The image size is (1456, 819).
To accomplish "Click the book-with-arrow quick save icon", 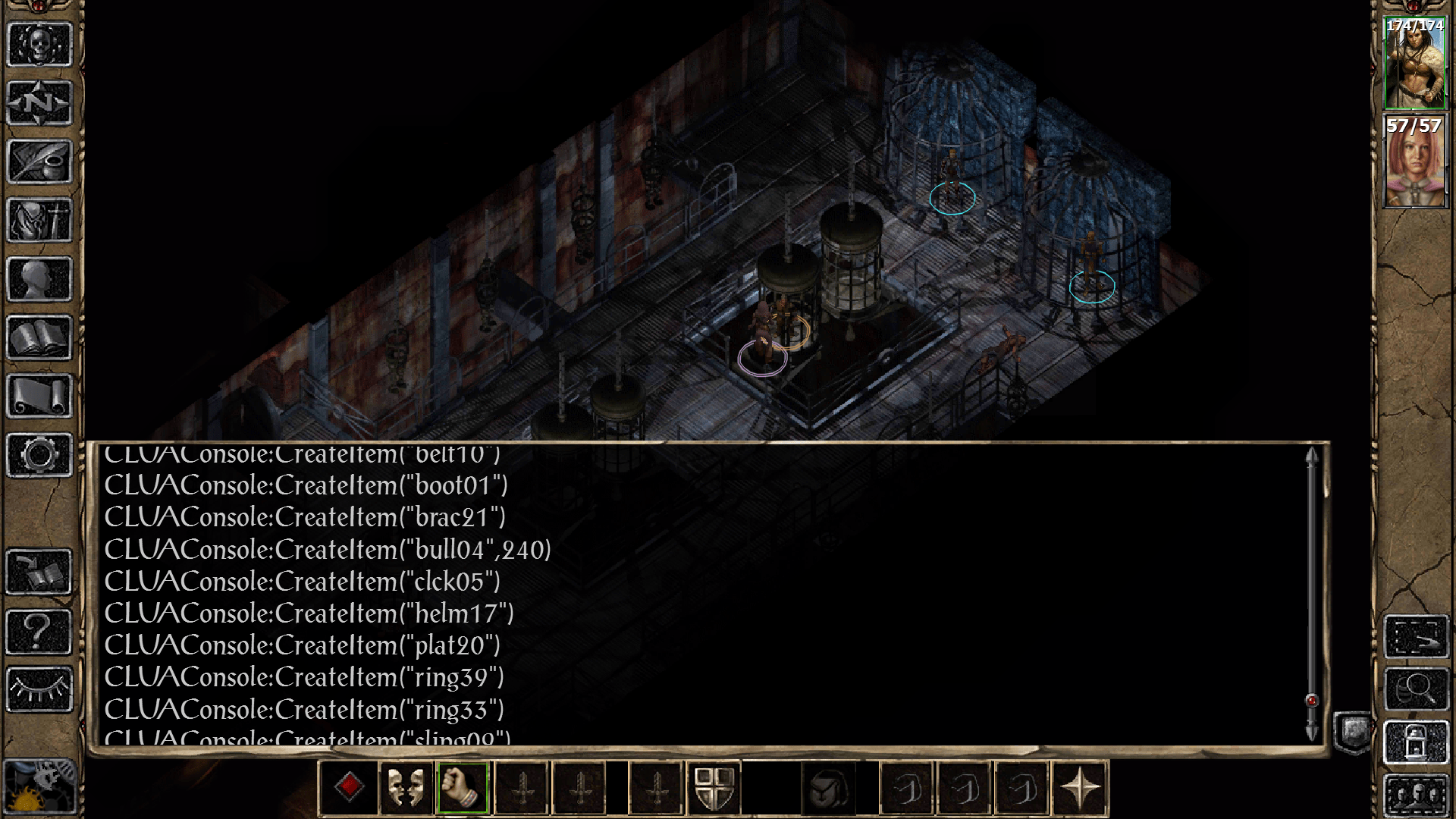I will pyautogui.click(x=39, y=573).
